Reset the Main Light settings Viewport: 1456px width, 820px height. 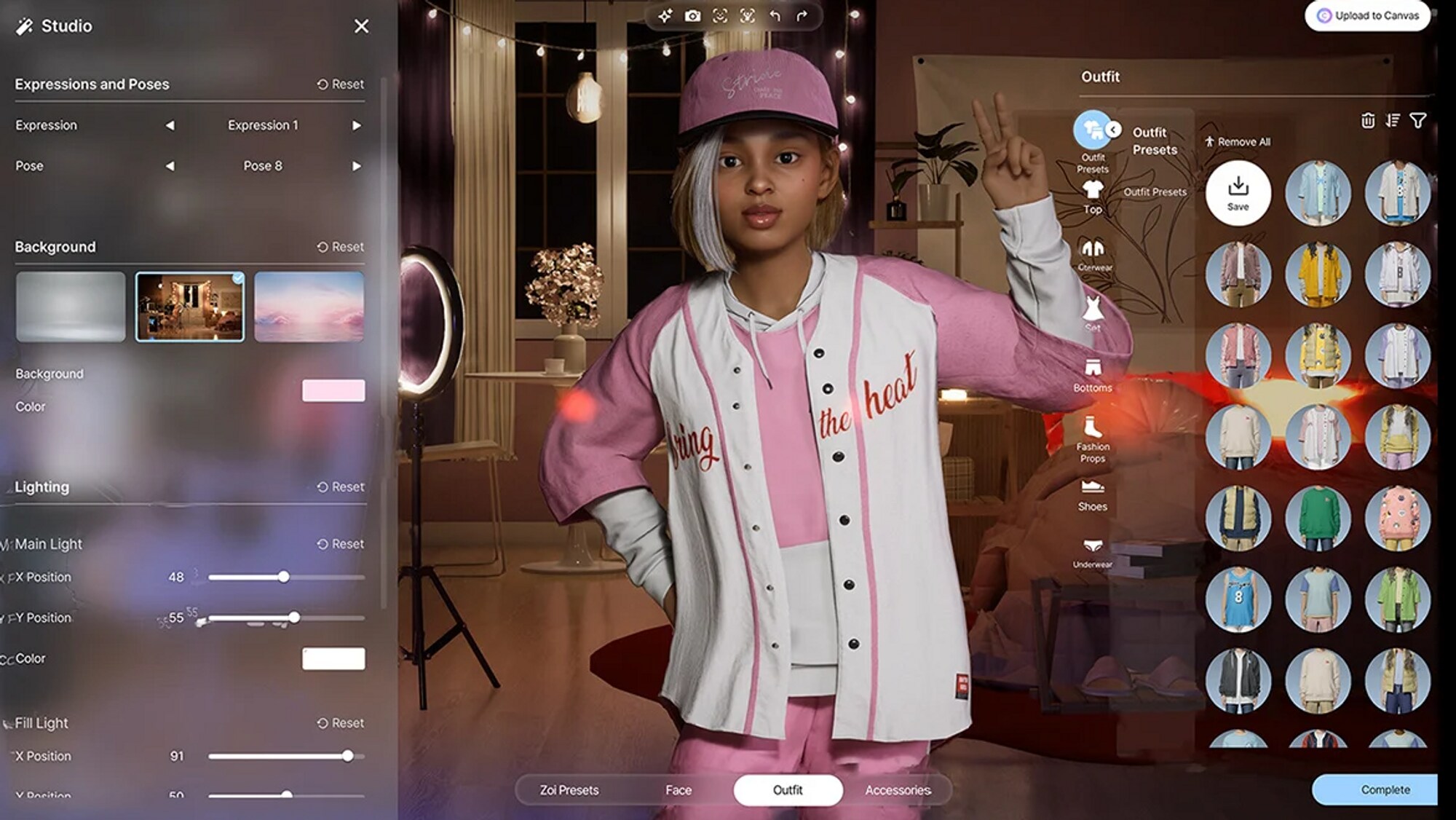click(x=340, y=544)
